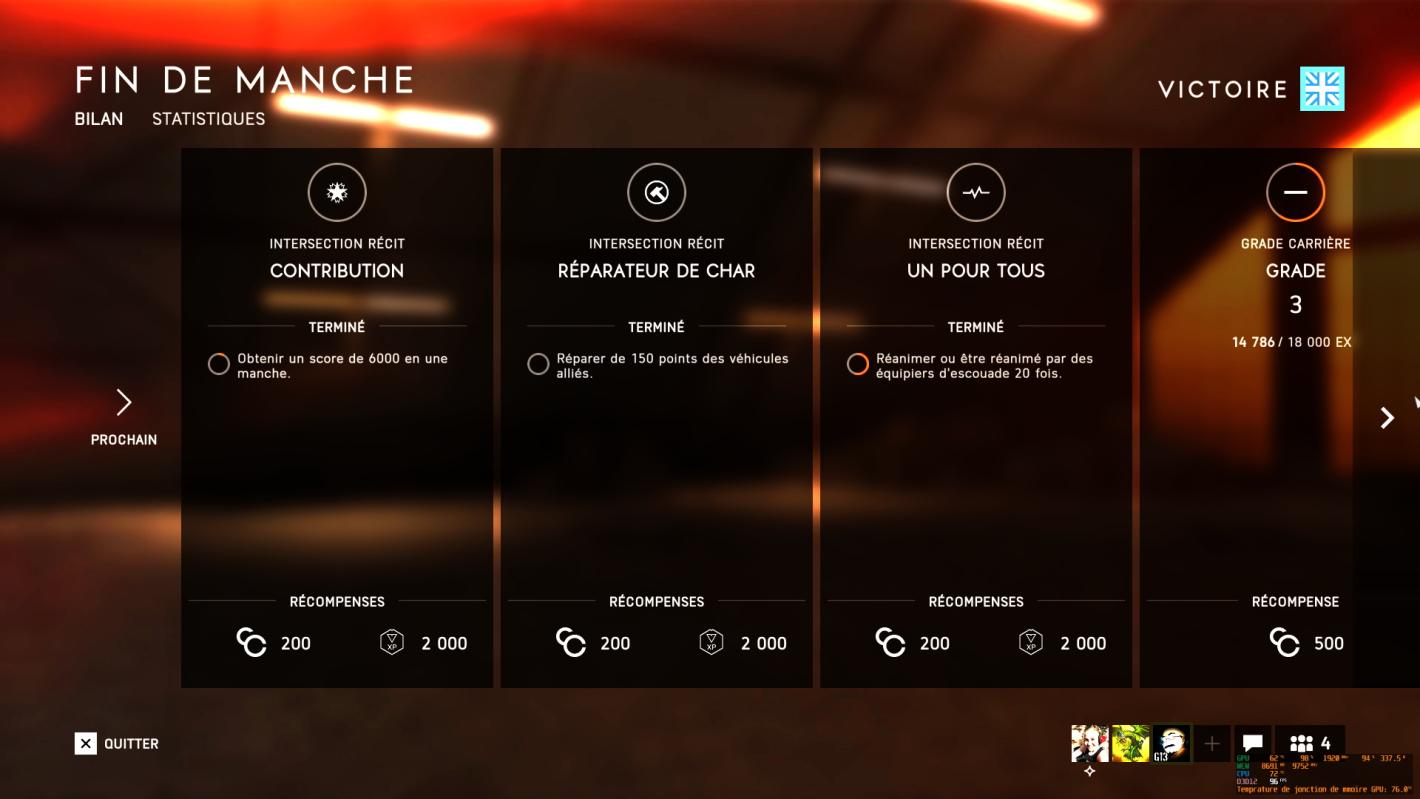Open the chat bubble icon in the bottom bar
This screenshot has width=1420, height=799.
(x=1252, y=742)
